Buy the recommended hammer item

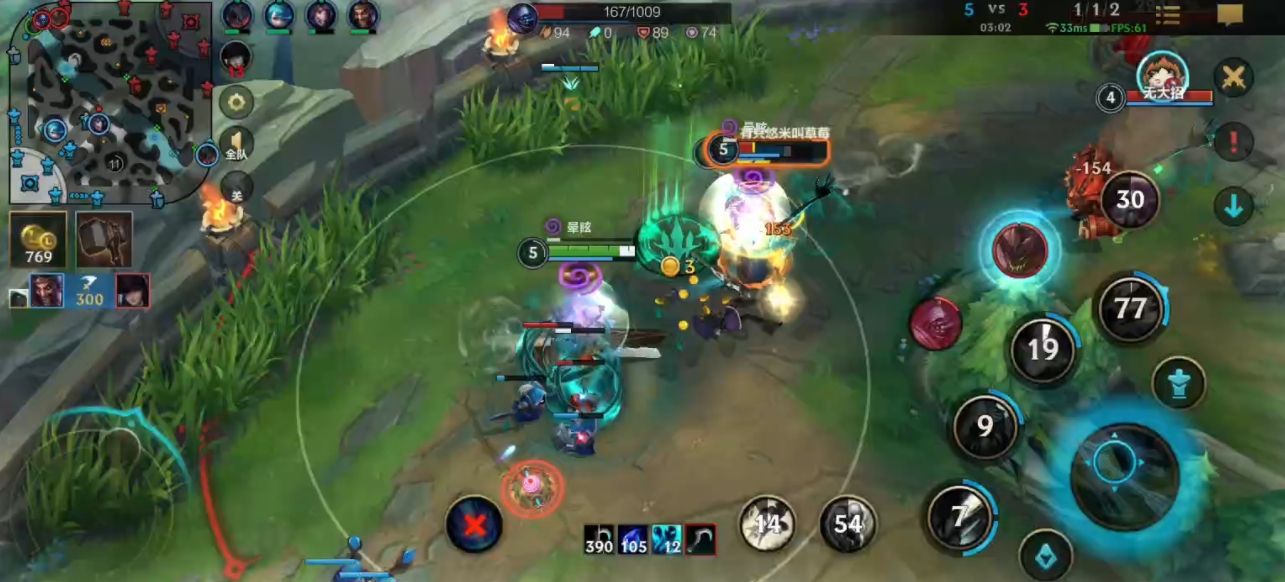(x=104, y=240)
